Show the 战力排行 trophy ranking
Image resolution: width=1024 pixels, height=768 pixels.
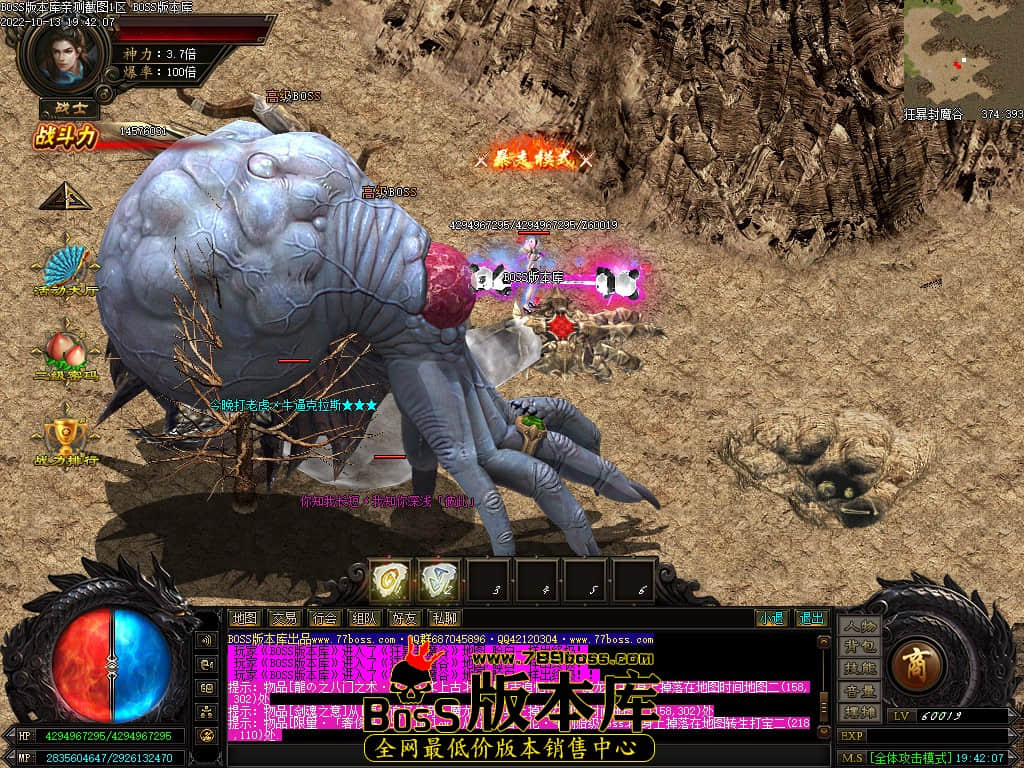[x=65, y=436]
